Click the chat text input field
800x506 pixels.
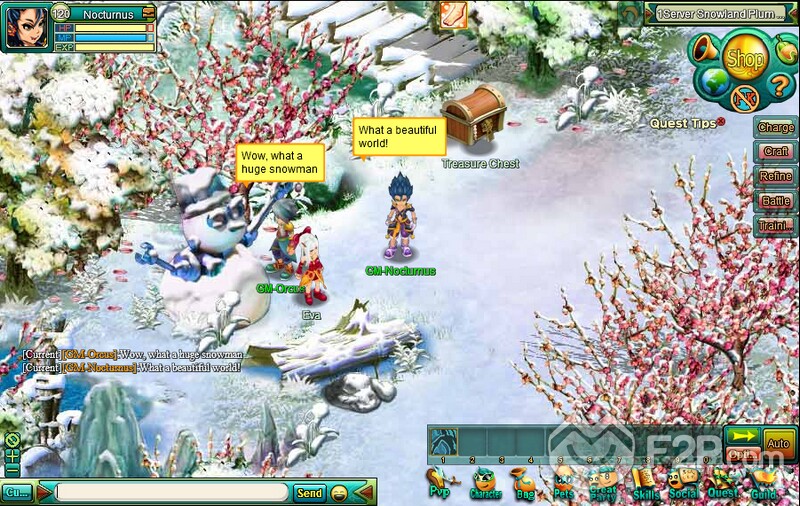172,493
